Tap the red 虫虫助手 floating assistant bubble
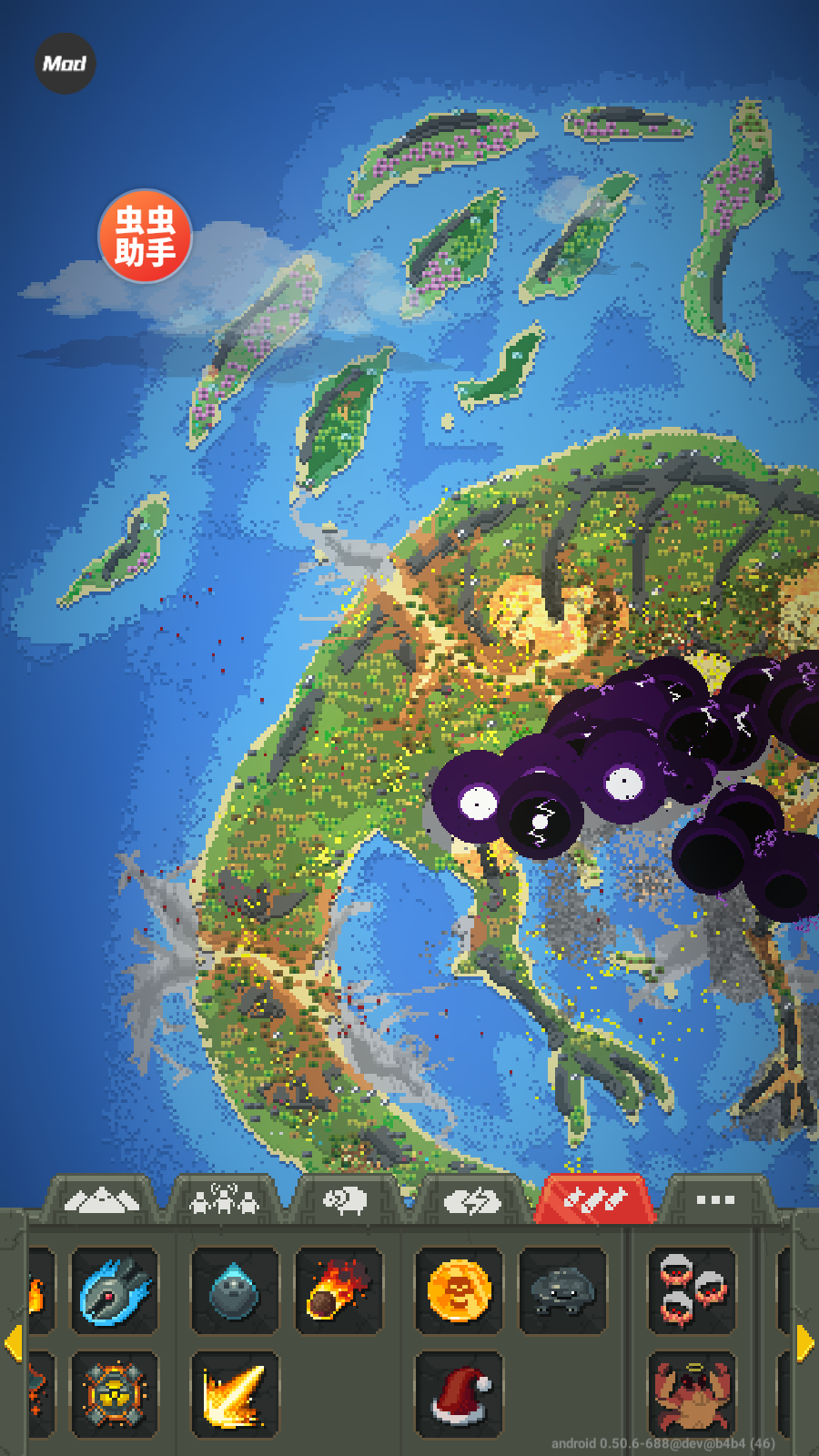Viewport: 819px width, 1456px height. (145, 237)
